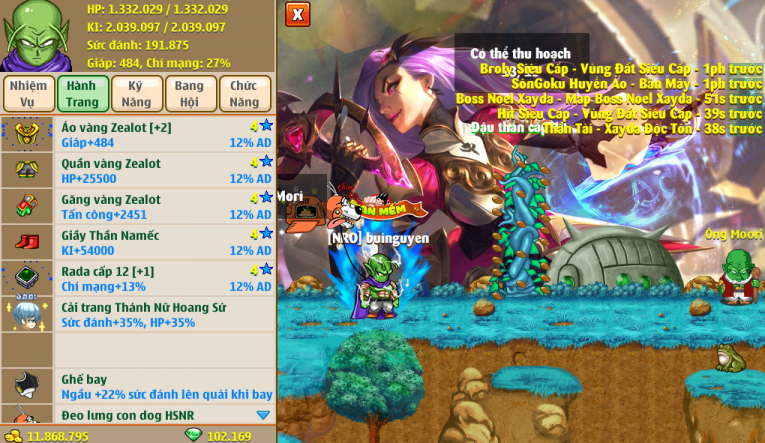Select the Đeo lưng con dog HSNR row
Screen dimensions: 765x443
138,416
